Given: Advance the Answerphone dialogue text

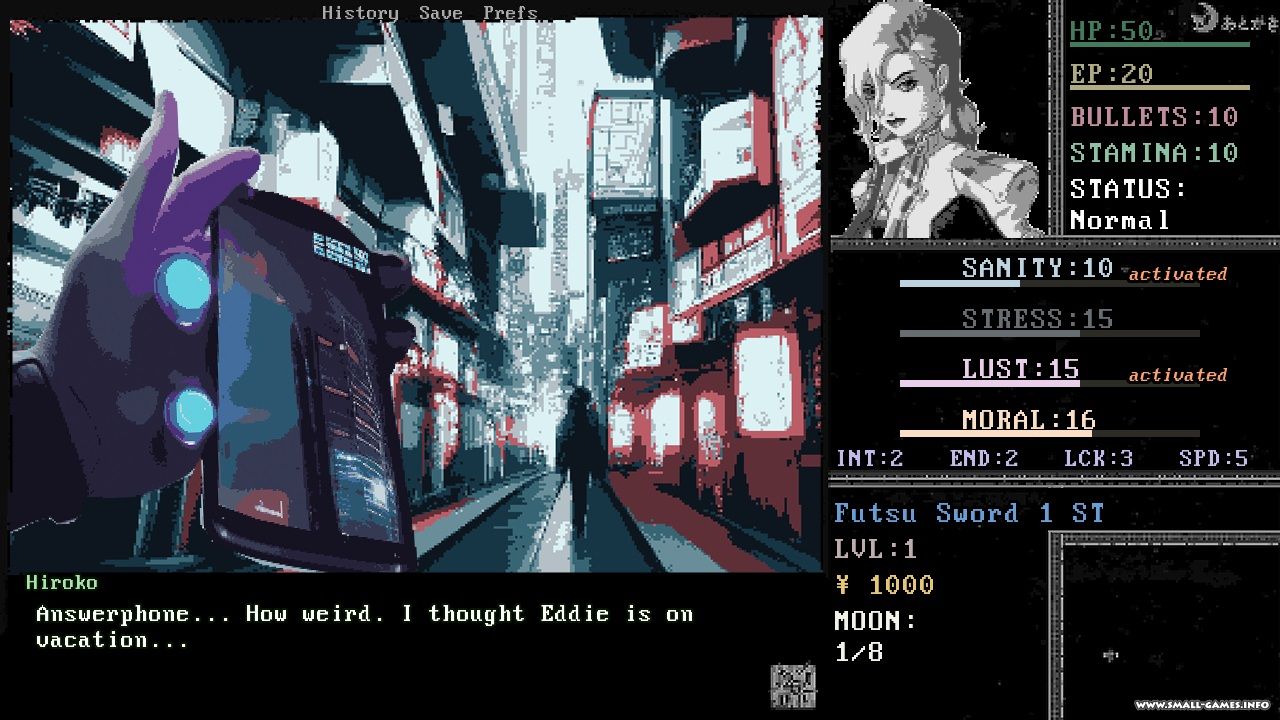Looking at the screenshot, I should 364,627.
